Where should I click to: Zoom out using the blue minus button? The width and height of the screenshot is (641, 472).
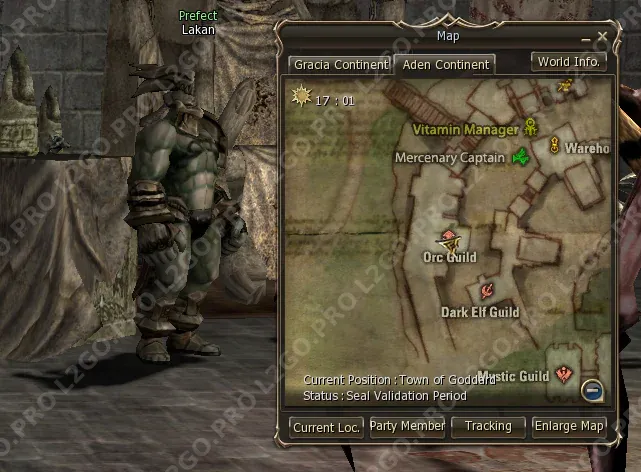[593, 390]
